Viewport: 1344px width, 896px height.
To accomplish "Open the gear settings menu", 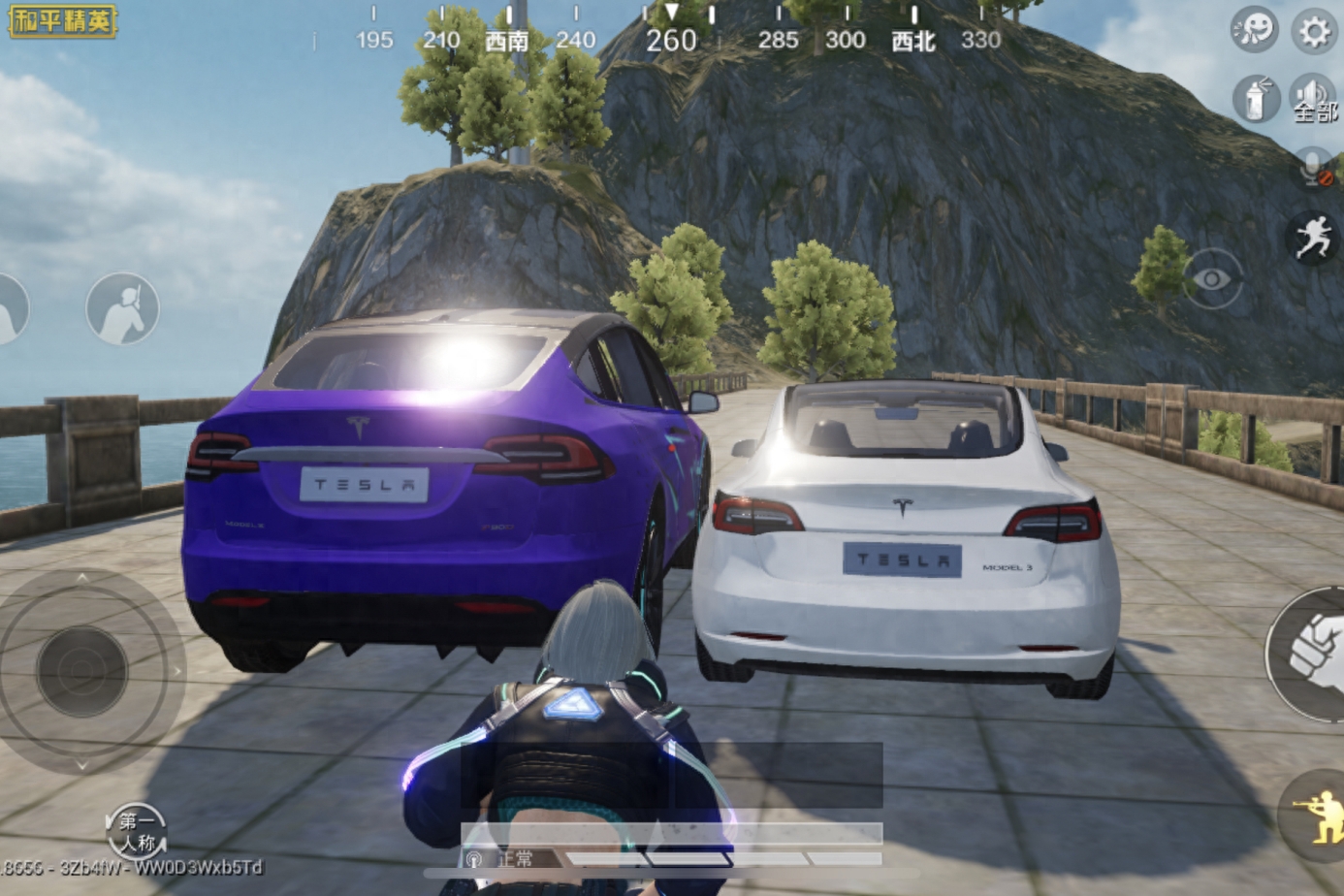I will (1315, 33).
